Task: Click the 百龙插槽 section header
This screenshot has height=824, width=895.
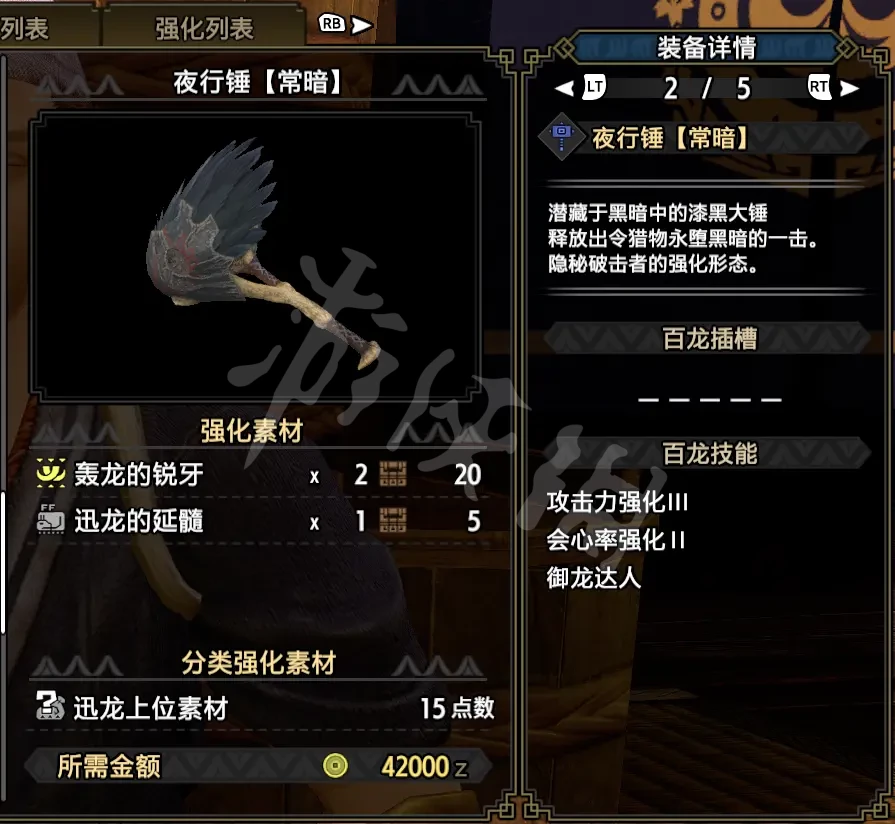Action: tap(710, 339)
